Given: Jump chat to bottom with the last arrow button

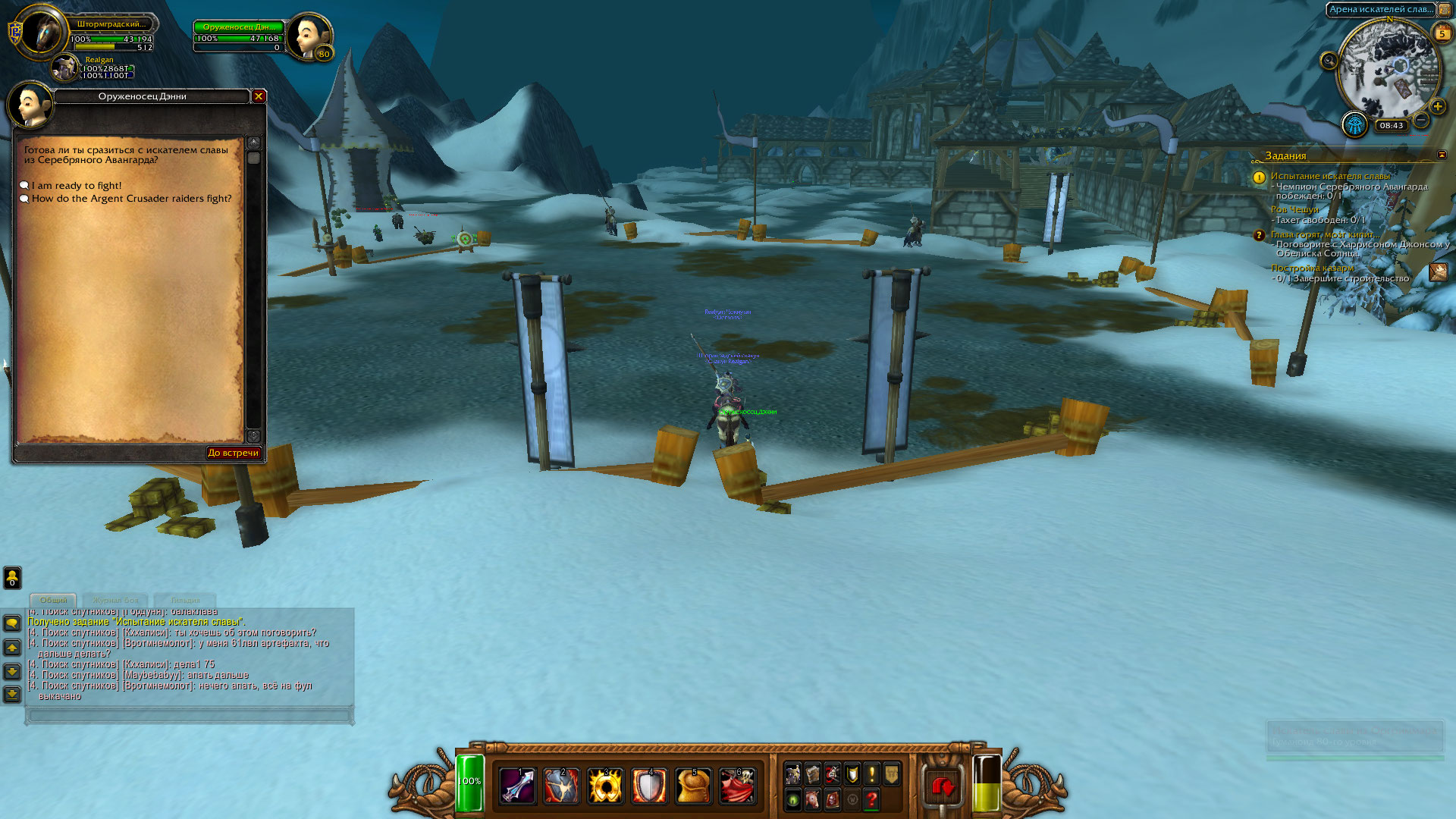Looking at the screenshot, I should (12, 694).
